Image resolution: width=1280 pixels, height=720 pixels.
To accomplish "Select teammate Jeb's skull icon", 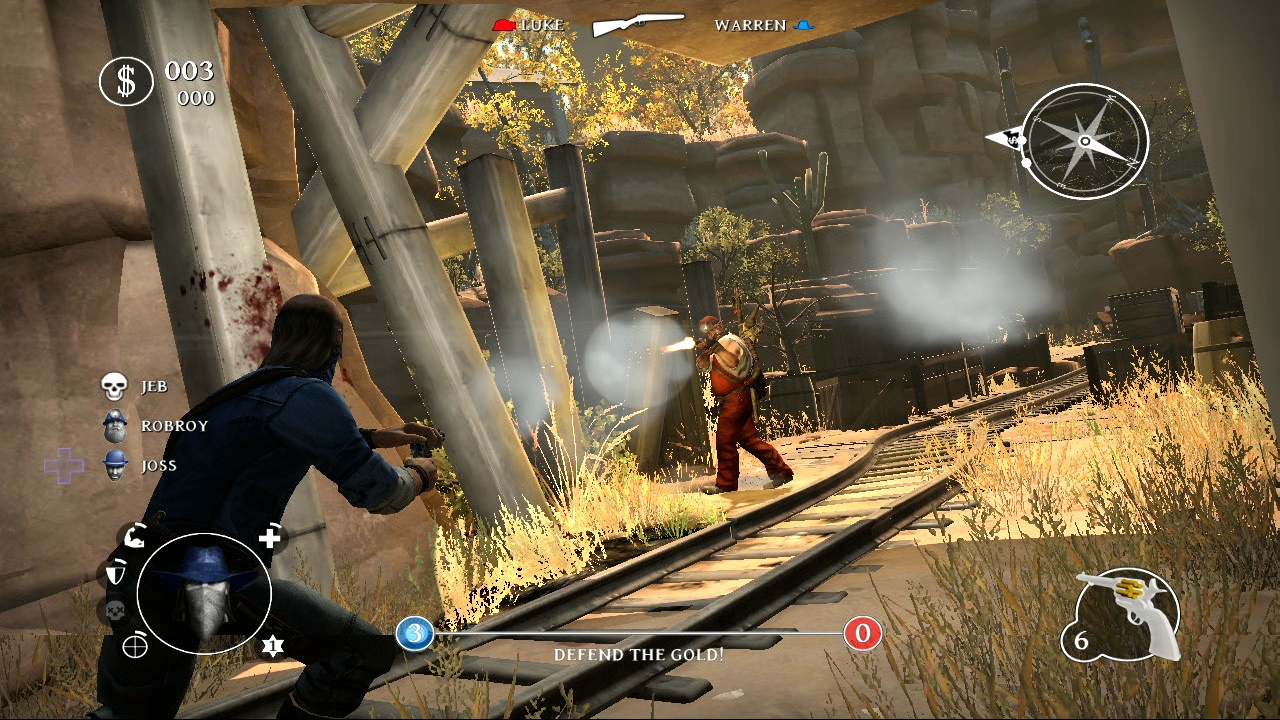I will 116,386.
